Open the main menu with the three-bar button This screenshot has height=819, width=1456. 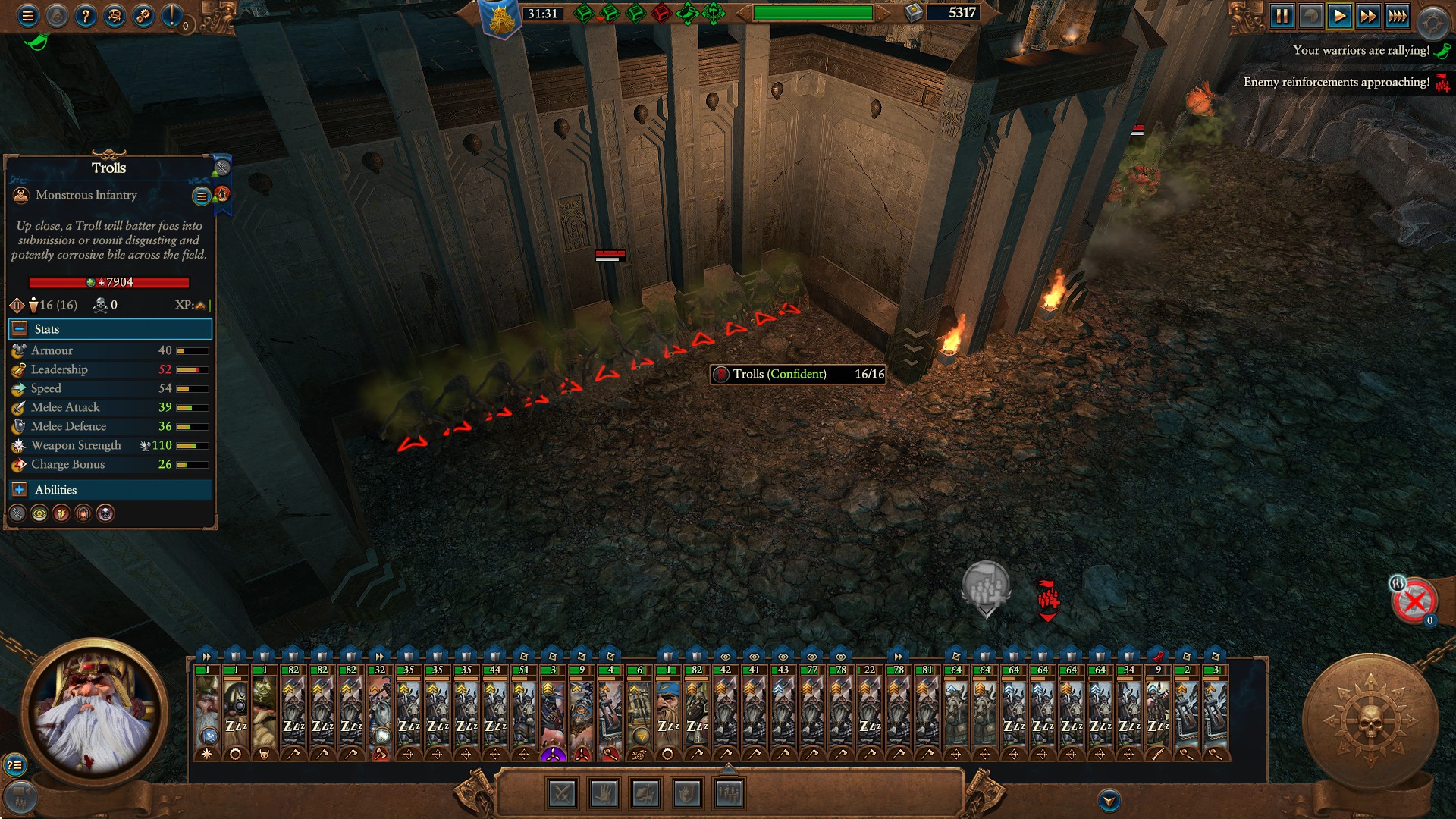coord(28,15)
